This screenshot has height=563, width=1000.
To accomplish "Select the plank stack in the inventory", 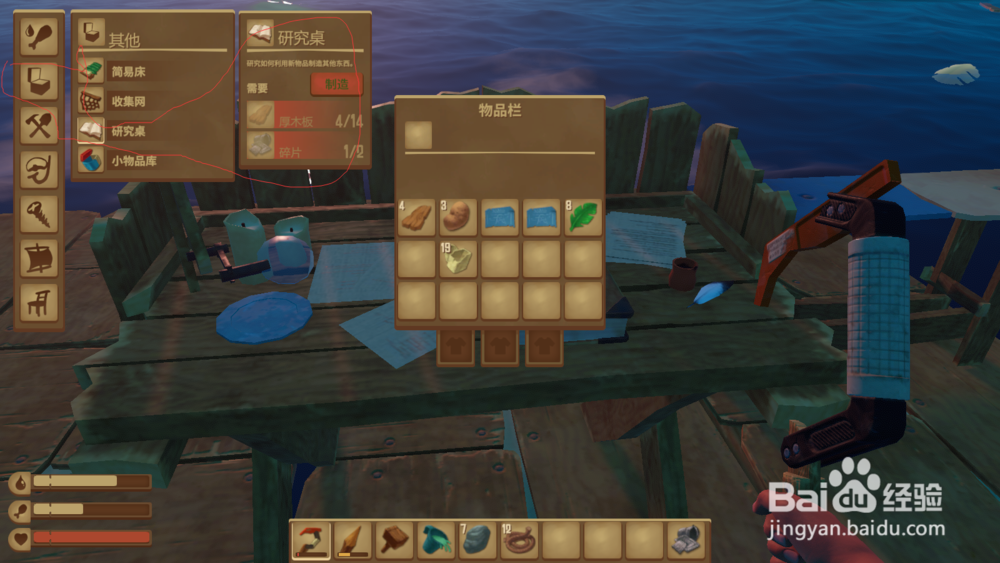I will point(417,218).
